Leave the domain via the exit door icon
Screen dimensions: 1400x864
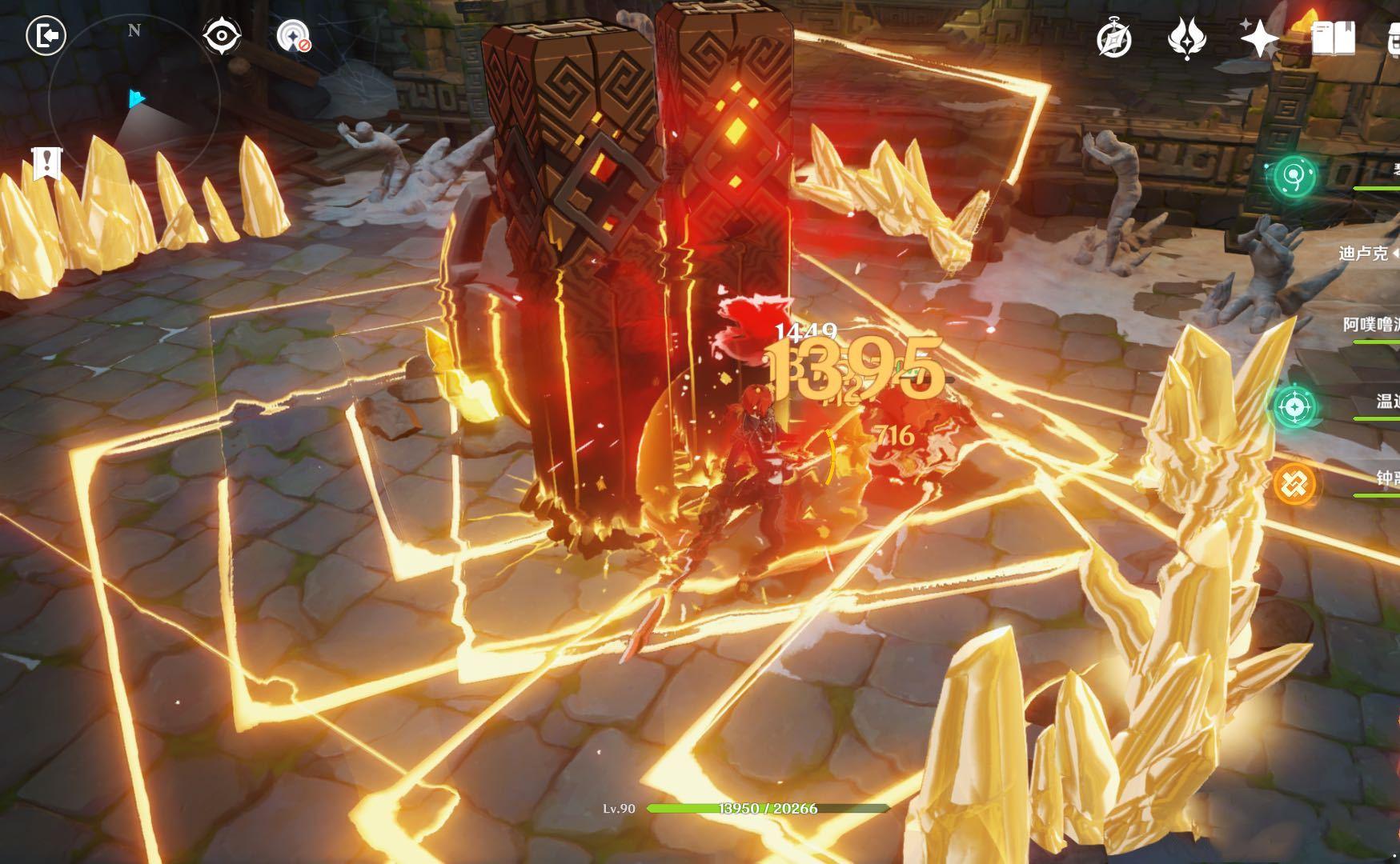pyautogui.click(x=46, y=36)
